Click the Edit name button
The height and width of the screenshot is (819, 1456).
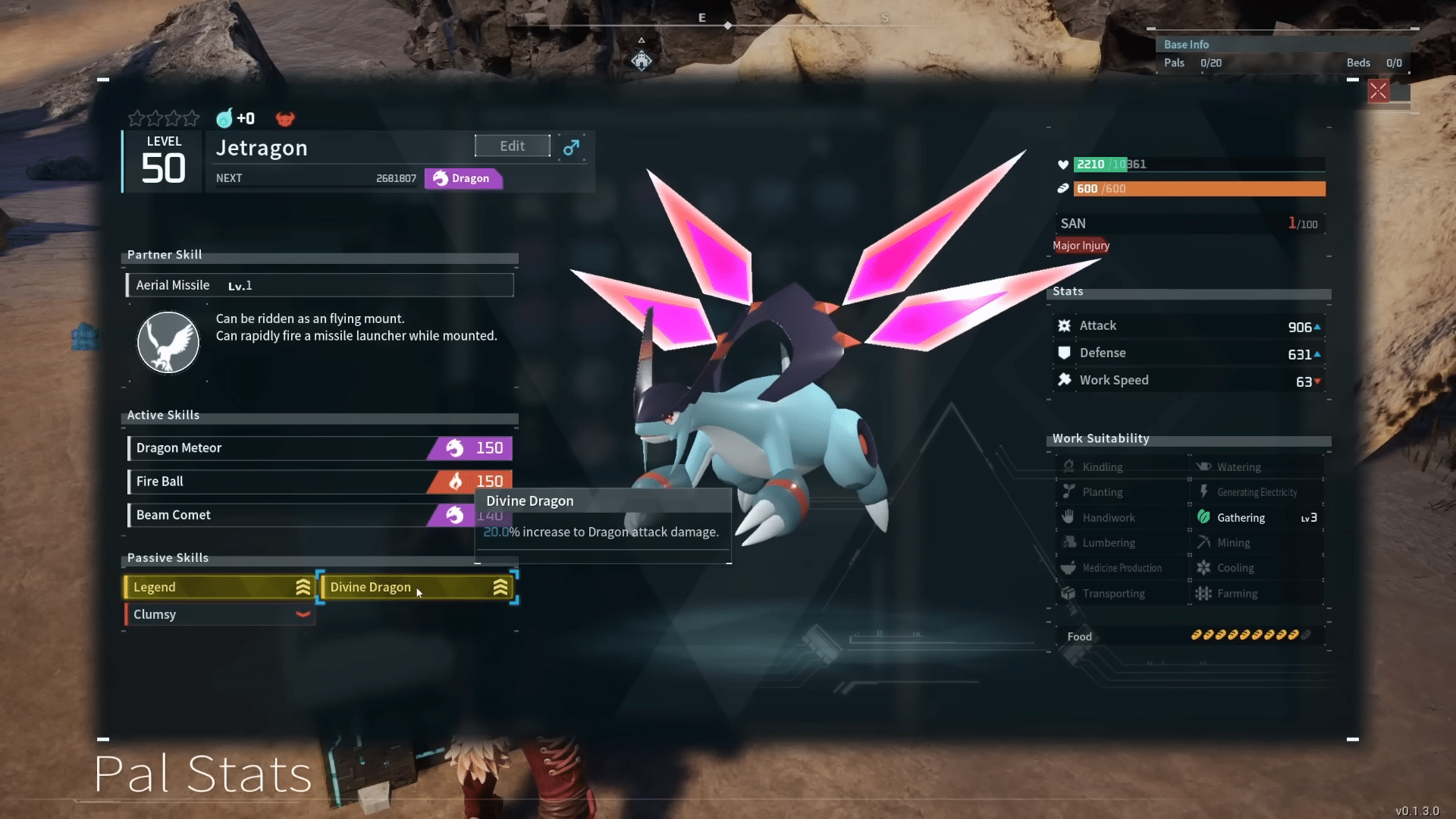click(512, 146)
